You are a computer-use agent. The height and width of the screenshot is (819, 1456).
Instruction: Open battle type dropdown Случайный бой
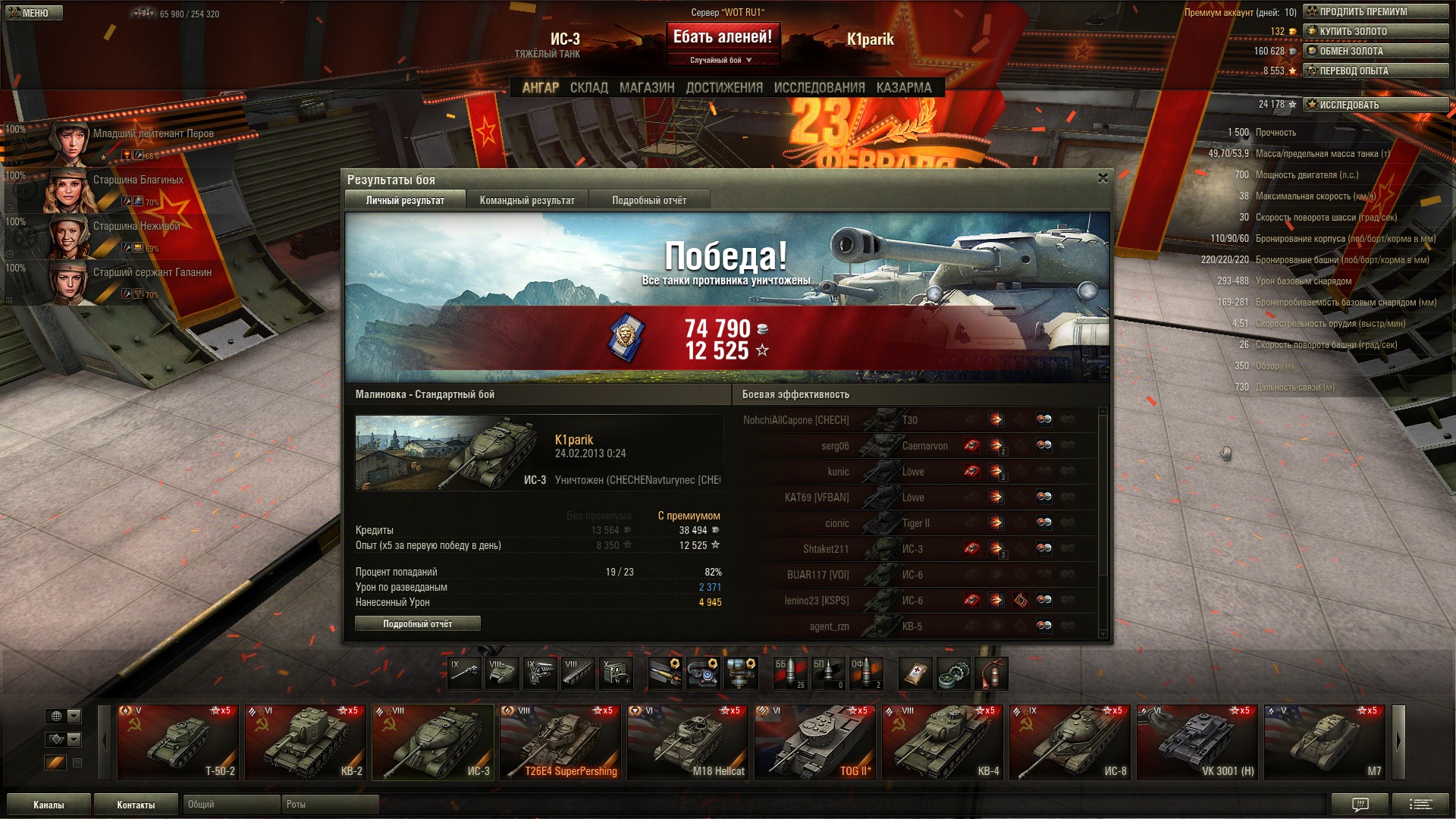pyautogui.click(x=721, y=61)
